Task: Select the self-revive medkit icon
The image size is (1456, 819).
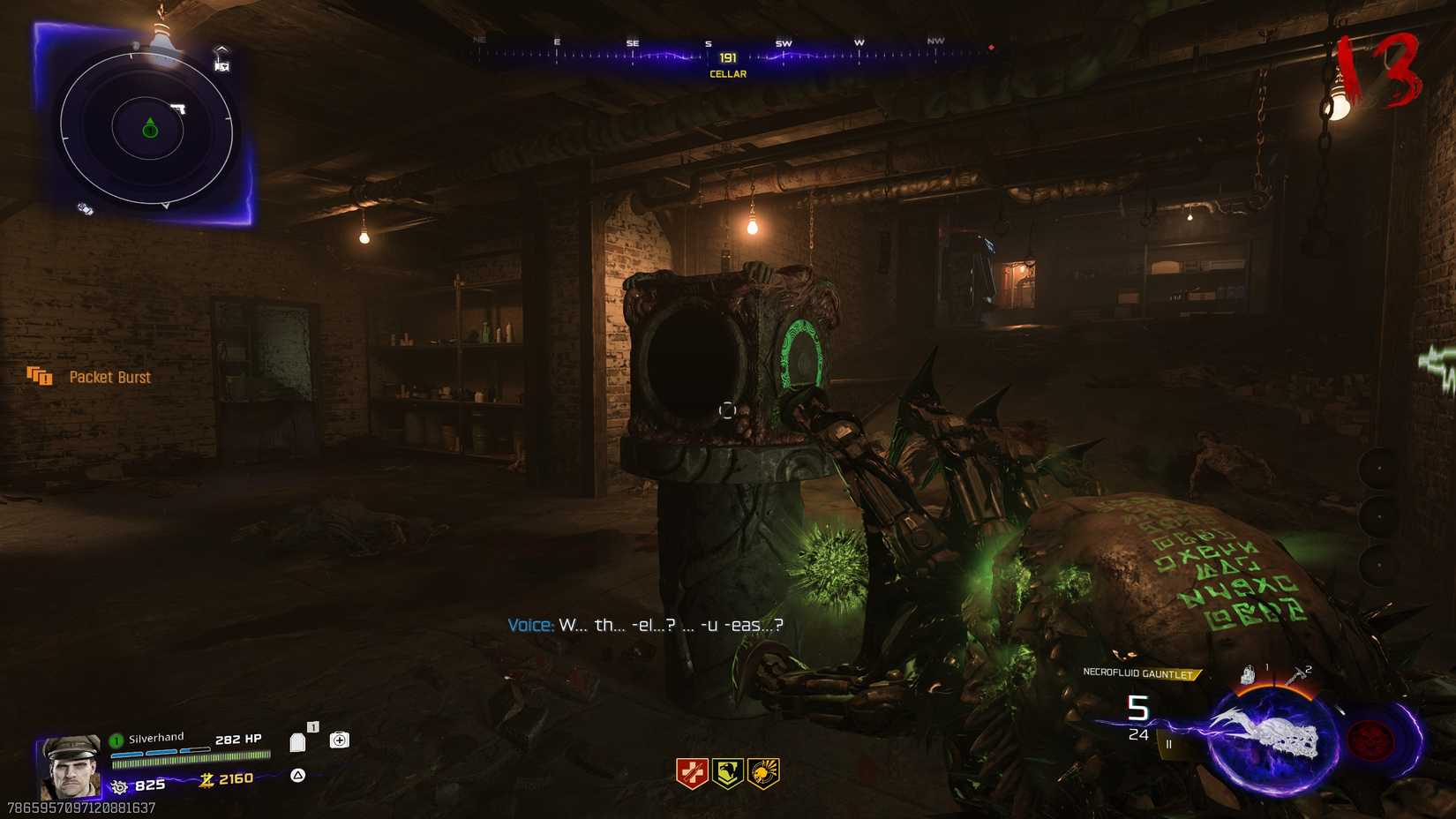Action: pyautogui.click(x=338, y=740)
